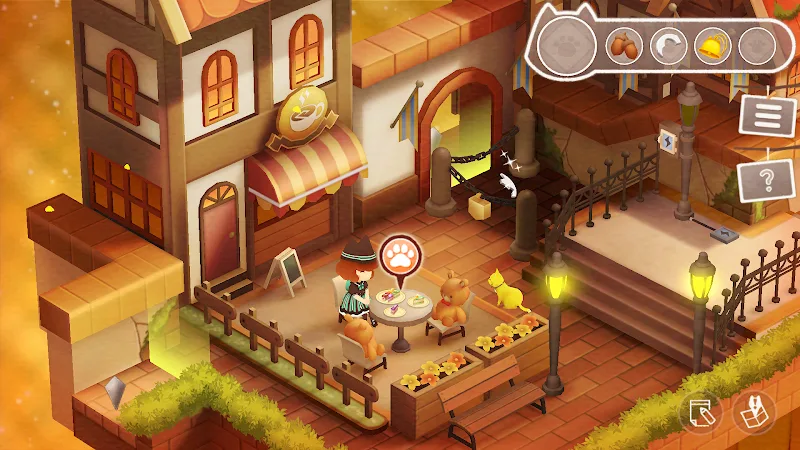Tap the map with alert marker icon
The height and width of the screenshot is (450, 800).
tap(753, 414)
